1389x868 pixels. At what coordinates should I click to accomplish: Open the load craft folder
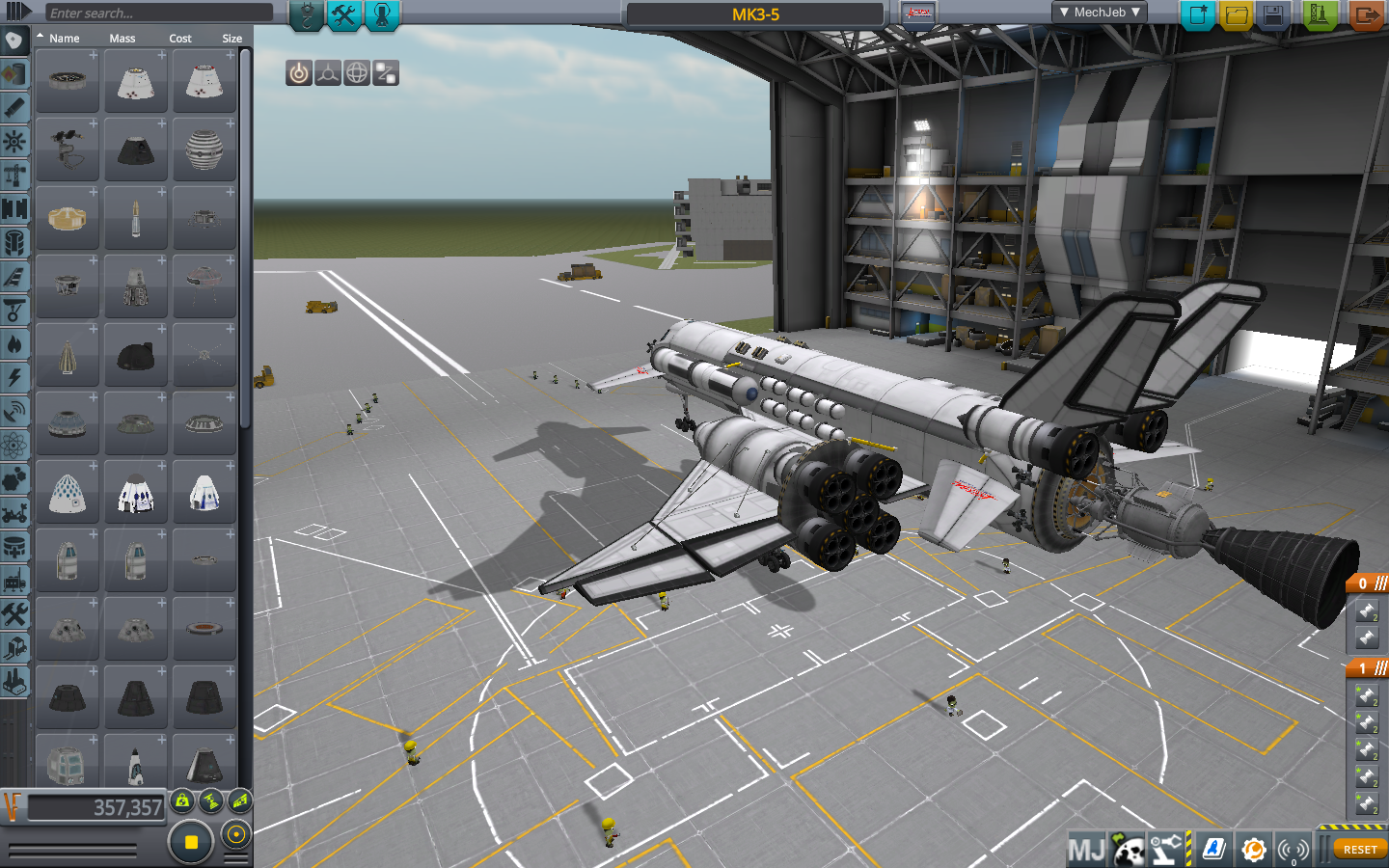1236,14
